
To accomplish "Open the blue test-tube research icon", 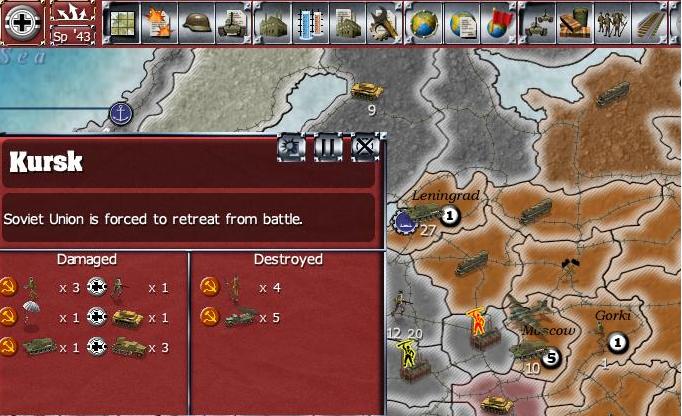I will tap(309, 20).
